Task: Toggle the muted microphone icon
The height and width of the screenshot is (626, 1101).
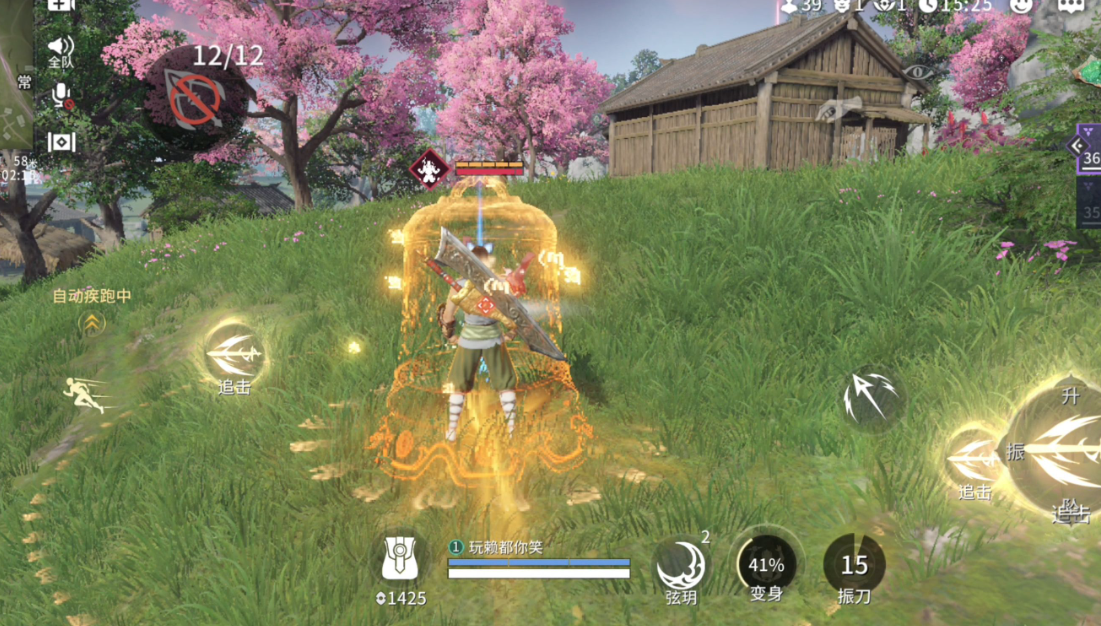Action: tap(61, 95)
